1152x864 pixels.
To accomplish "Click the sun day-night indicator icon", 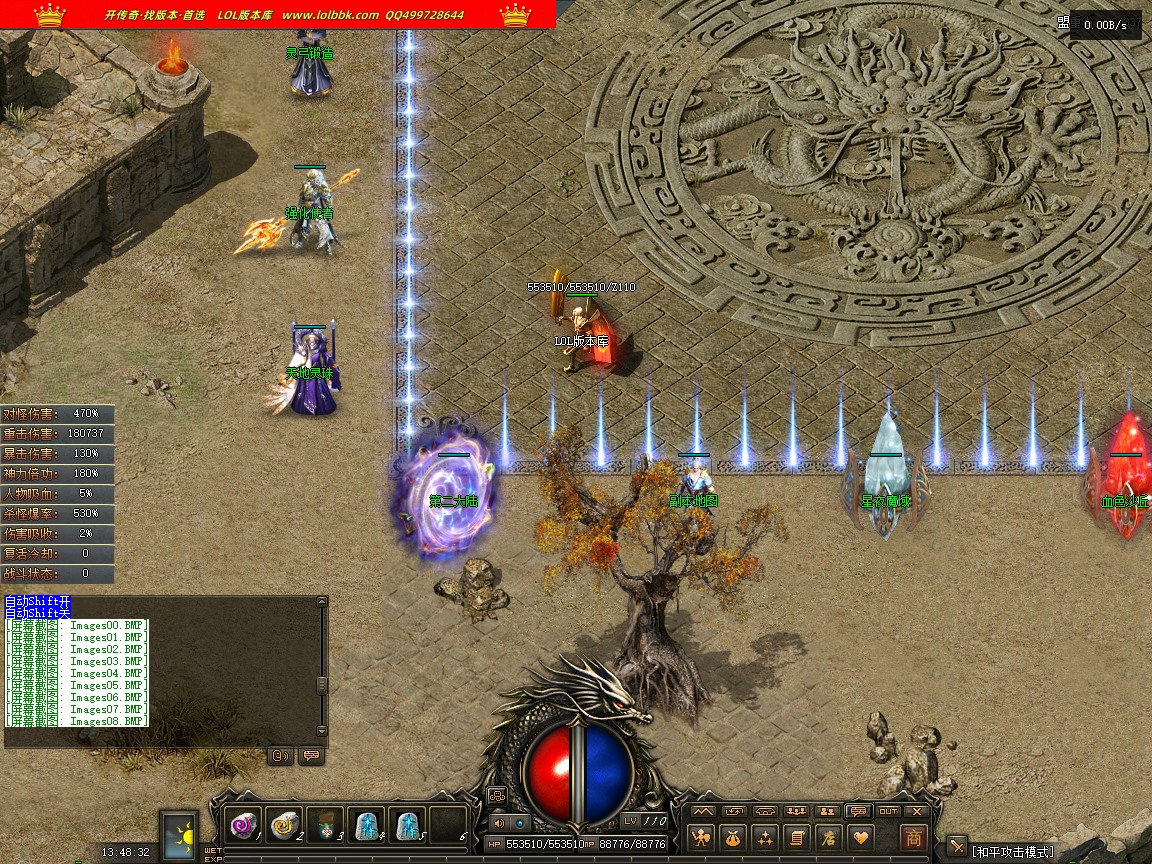I will click(181, 835).
